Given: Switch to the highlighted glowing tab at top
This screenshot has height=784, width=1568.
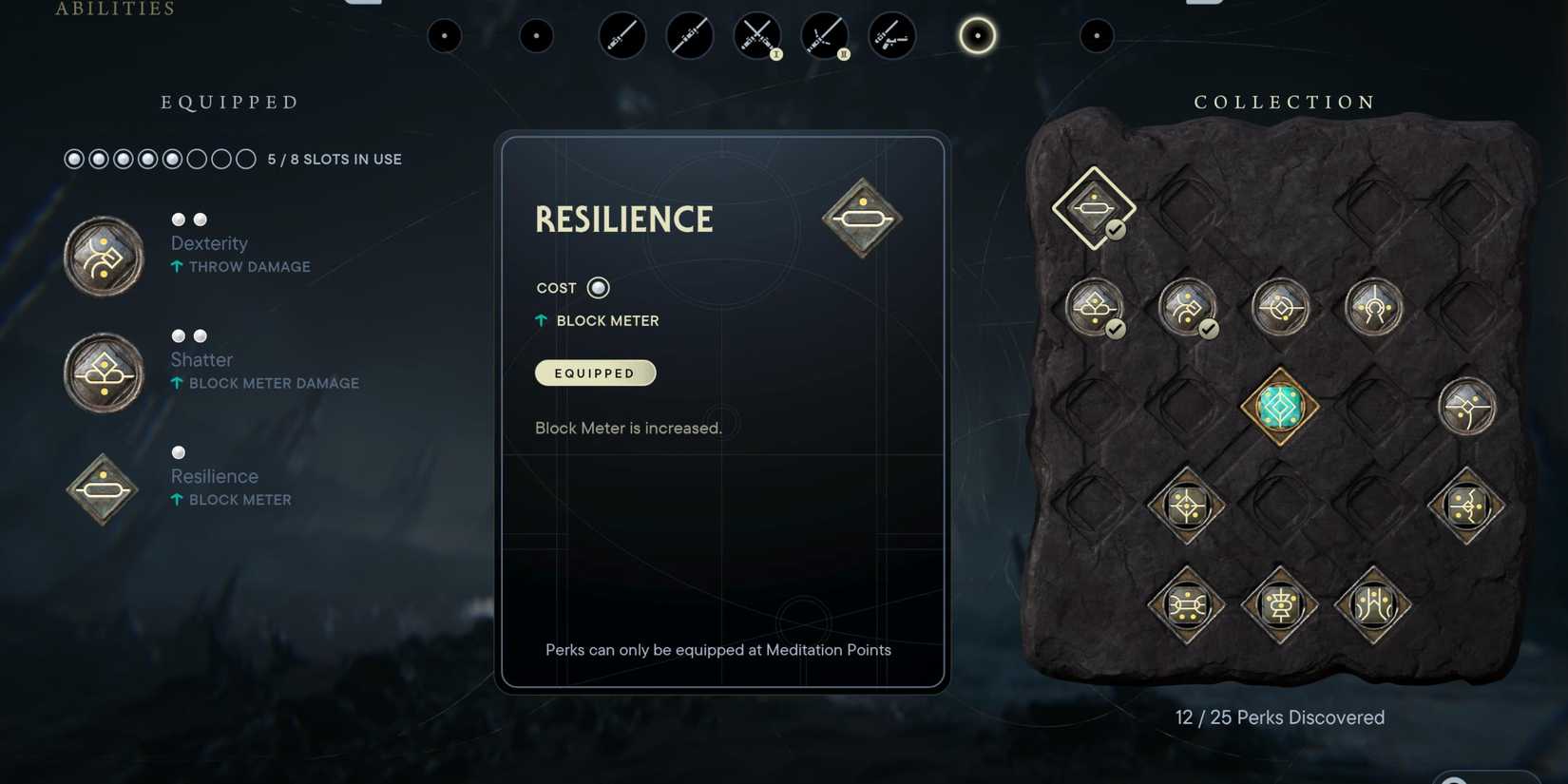Looking at the screenshot, I should [977, 35].
